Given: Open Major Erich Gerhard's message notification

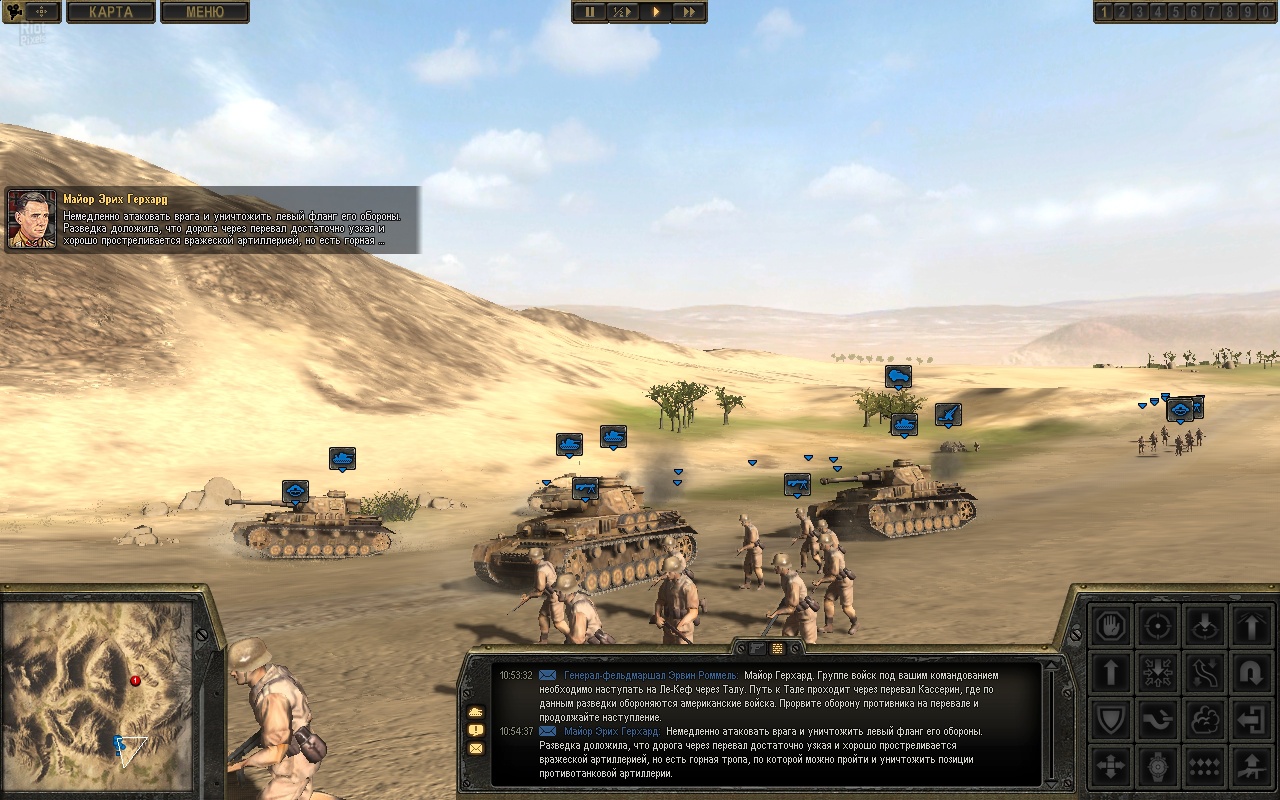Looking at the screenshot, I should (212, 220).
